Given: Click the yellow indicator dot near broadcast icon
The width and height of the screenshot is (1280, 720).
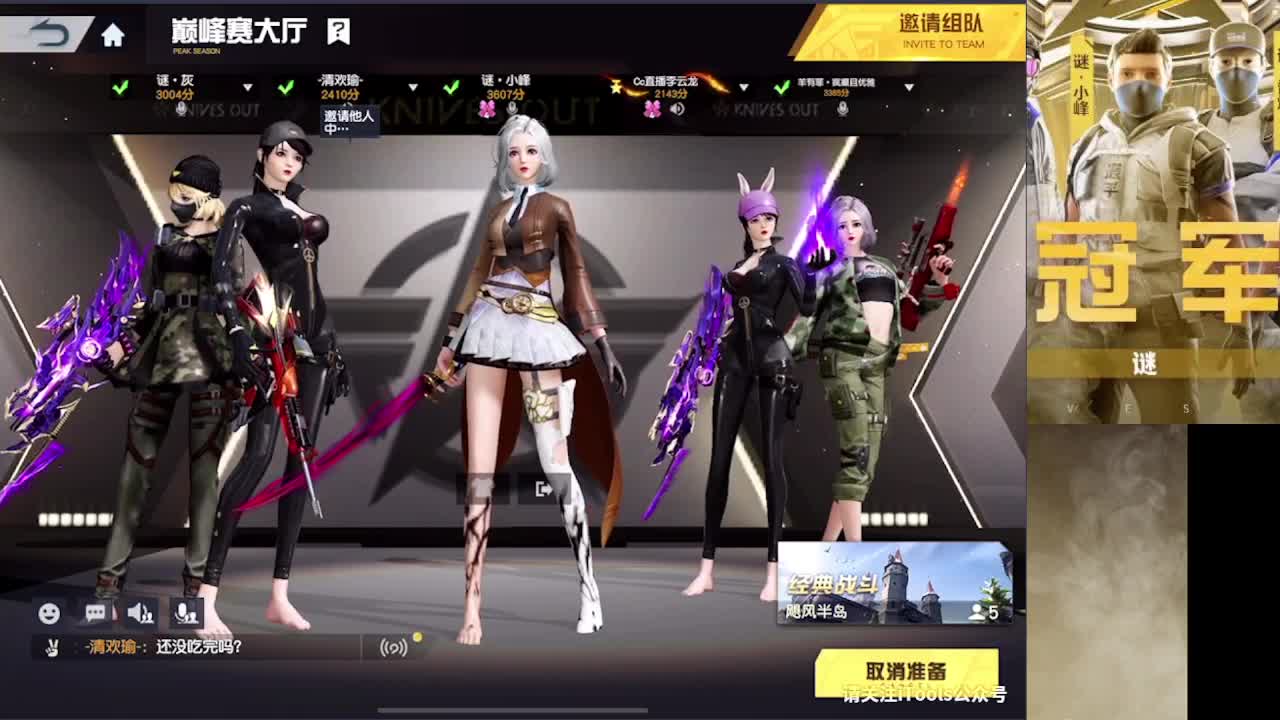Looking at the screenshot, I should [418, 636].
